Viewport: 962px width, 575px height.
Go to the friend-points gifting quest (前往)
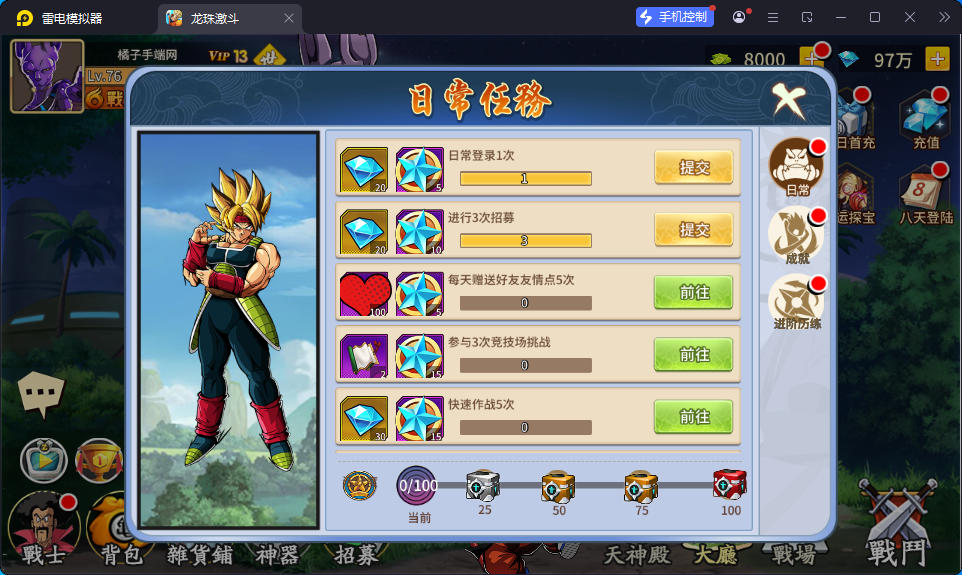point(693,292)
